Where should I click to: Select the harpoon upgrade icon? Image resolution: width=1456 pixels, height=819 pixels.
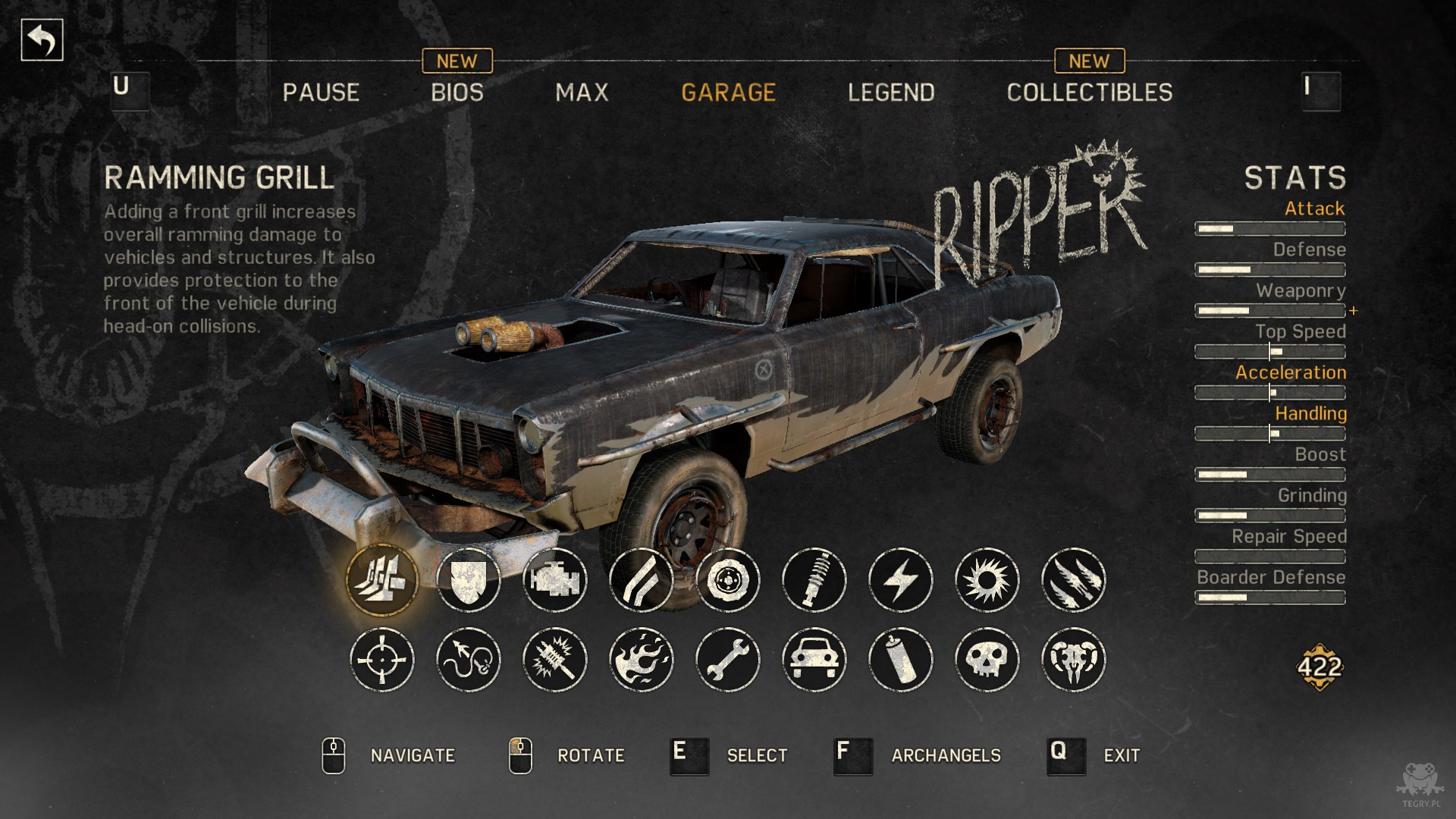coord(469,660)
